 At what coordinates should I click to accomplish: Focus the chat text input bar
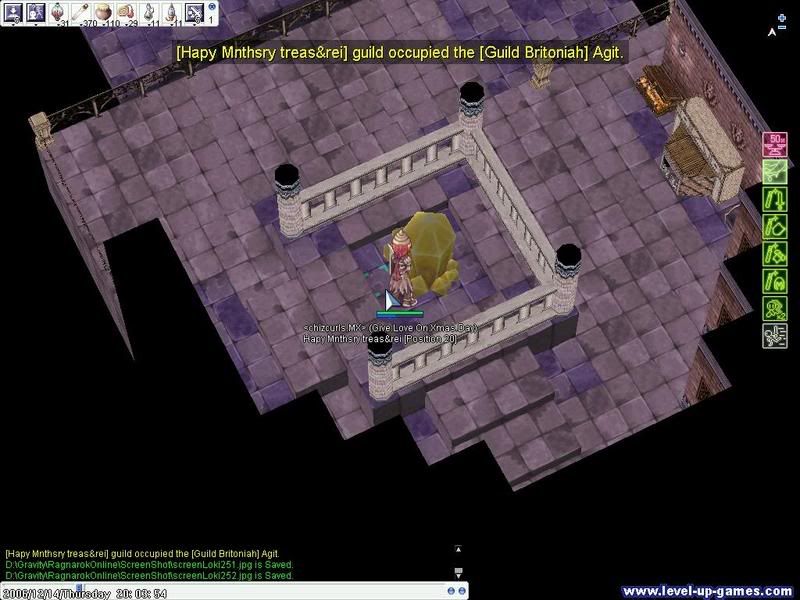300,588
